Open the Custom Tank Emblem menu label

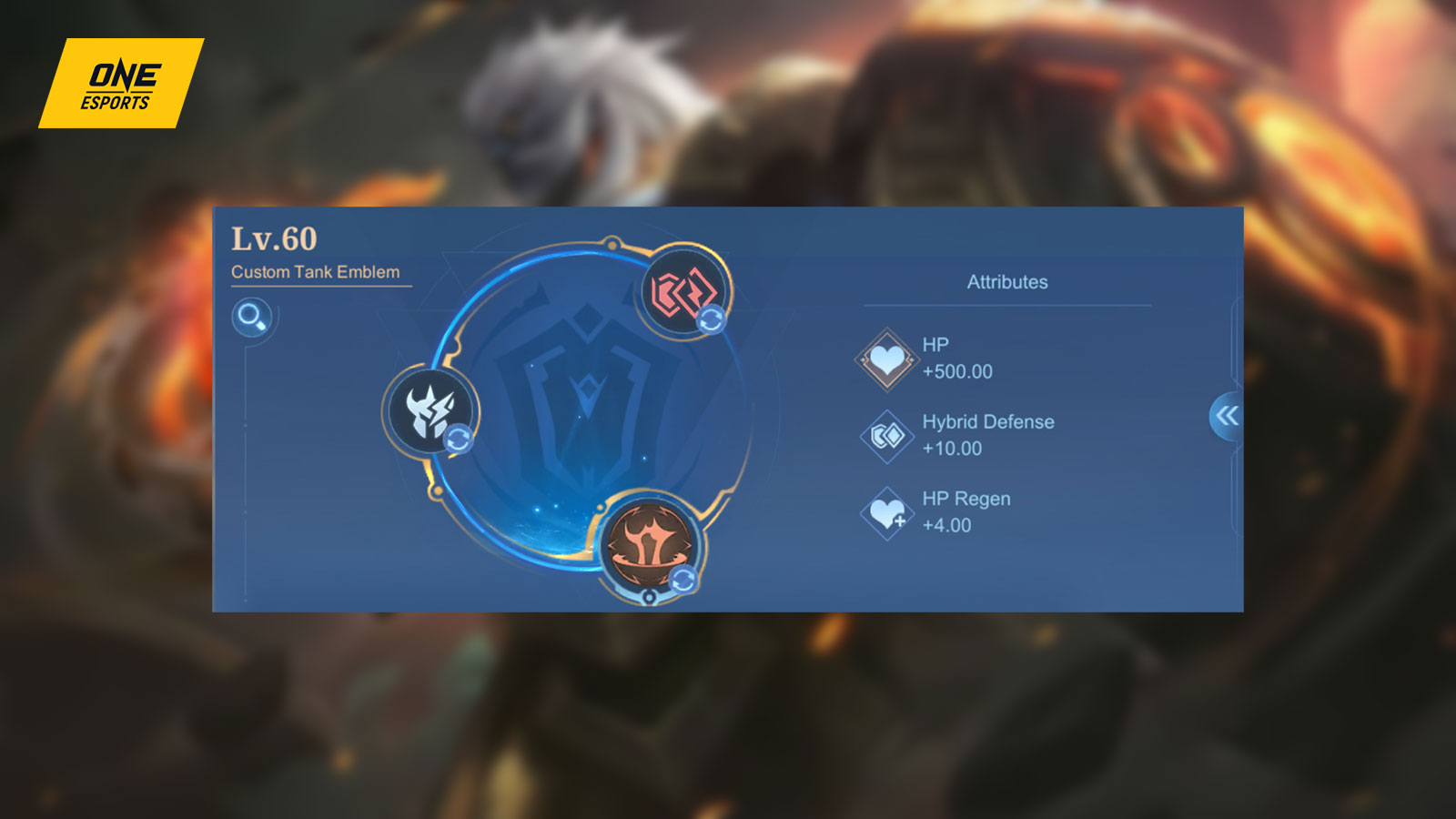point(317,271)
